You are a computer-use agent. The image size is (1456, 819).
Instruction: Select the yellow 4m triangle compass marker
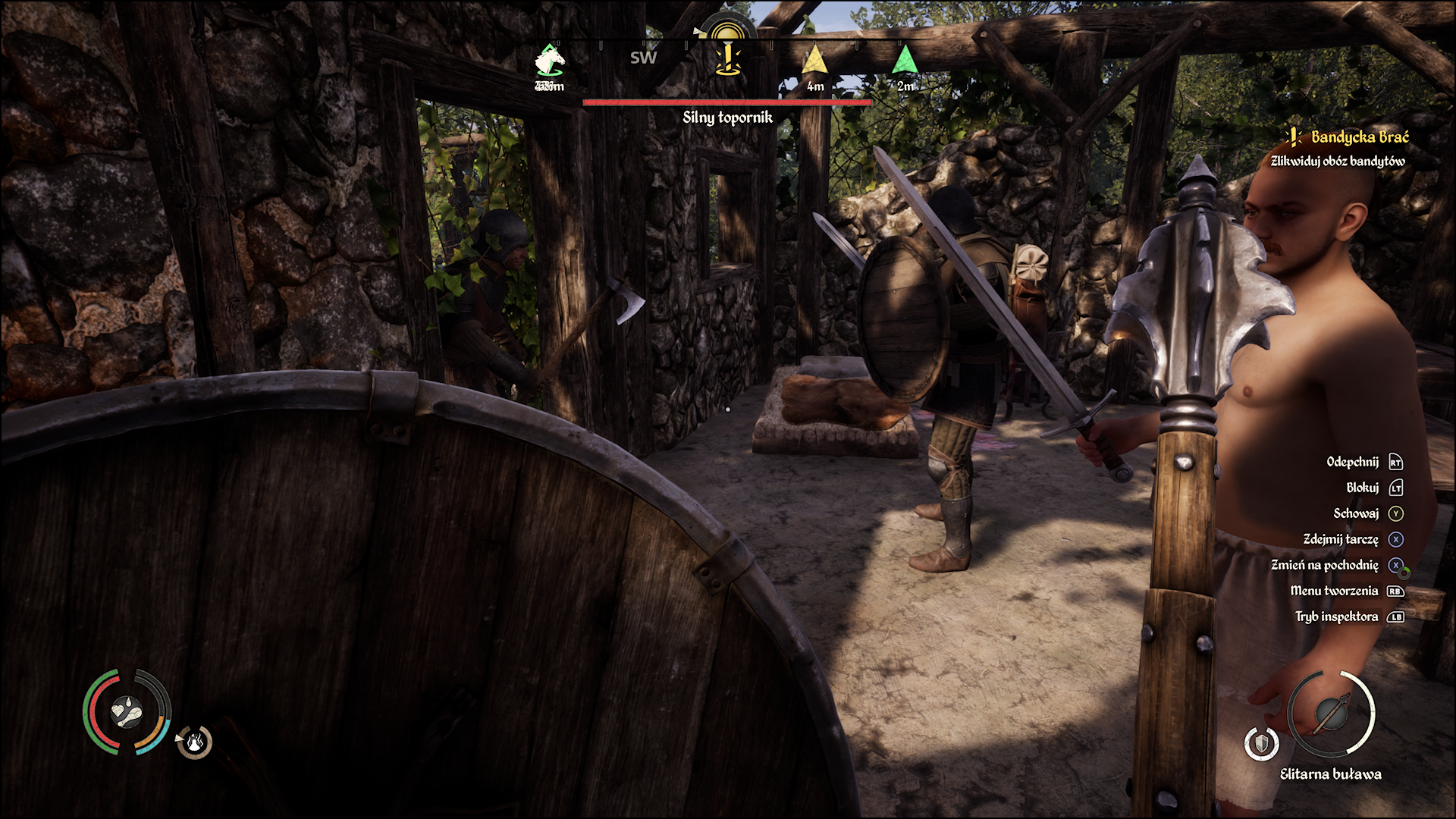click(x=814, y=61)
